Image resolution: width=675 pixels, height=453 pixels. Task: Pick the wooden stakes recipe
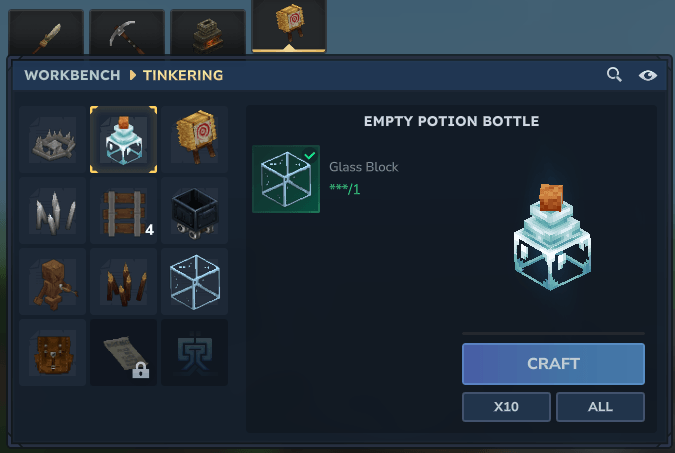123,282
